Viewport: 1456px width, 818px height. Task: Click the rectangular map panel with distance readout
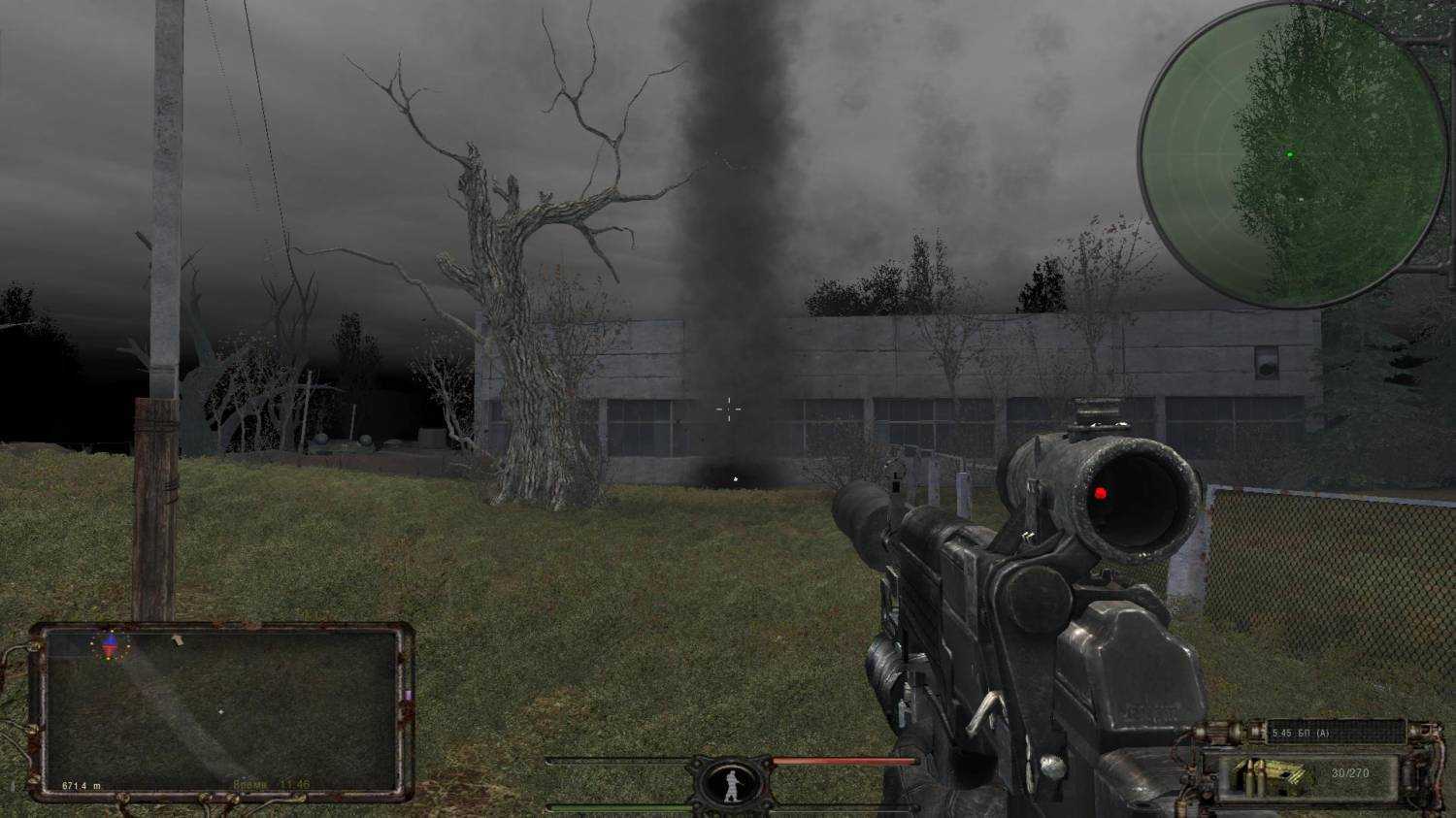pos(221,711)
